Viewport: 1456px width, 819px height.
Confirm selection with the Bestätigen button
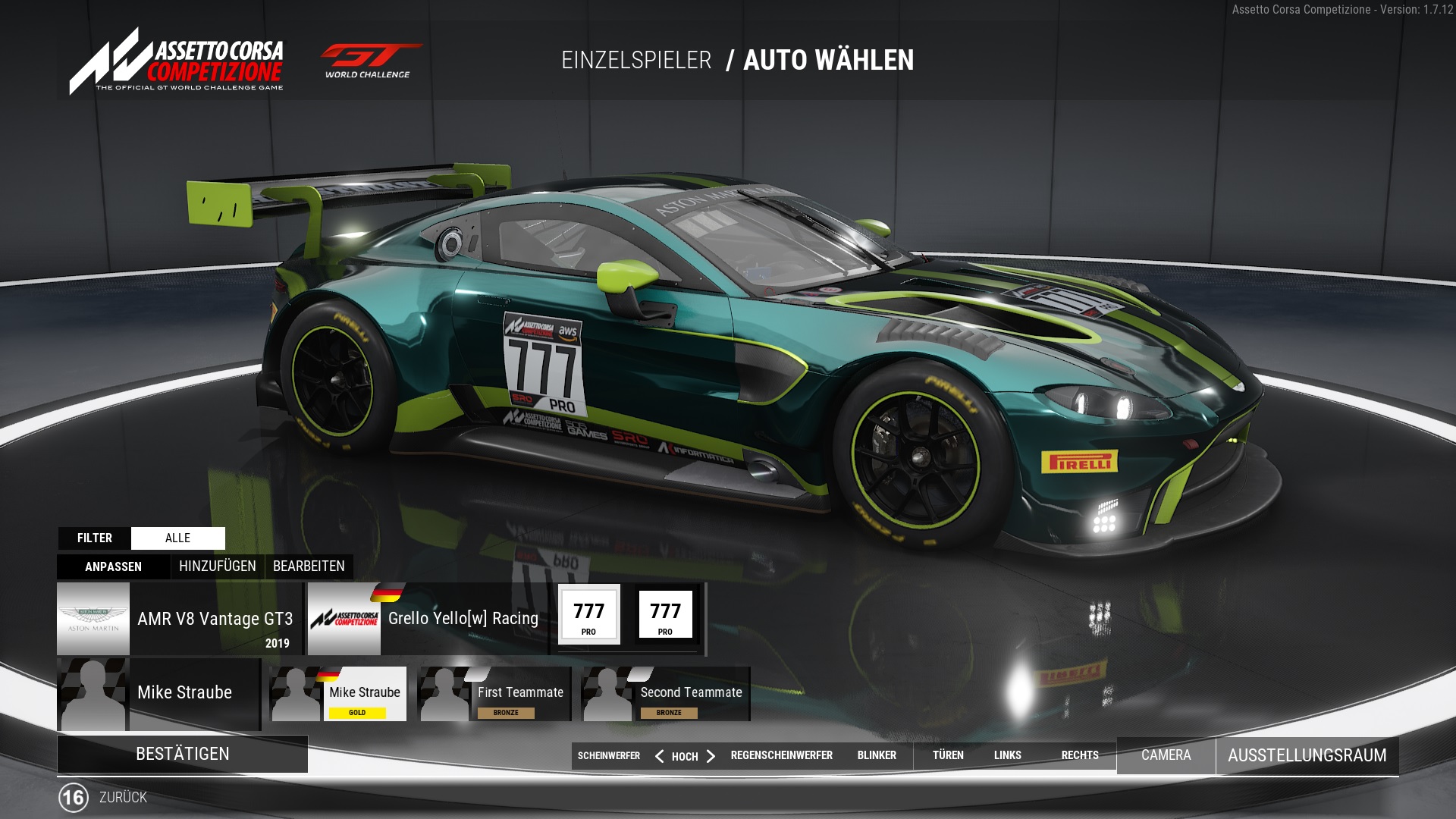point(182,754)
